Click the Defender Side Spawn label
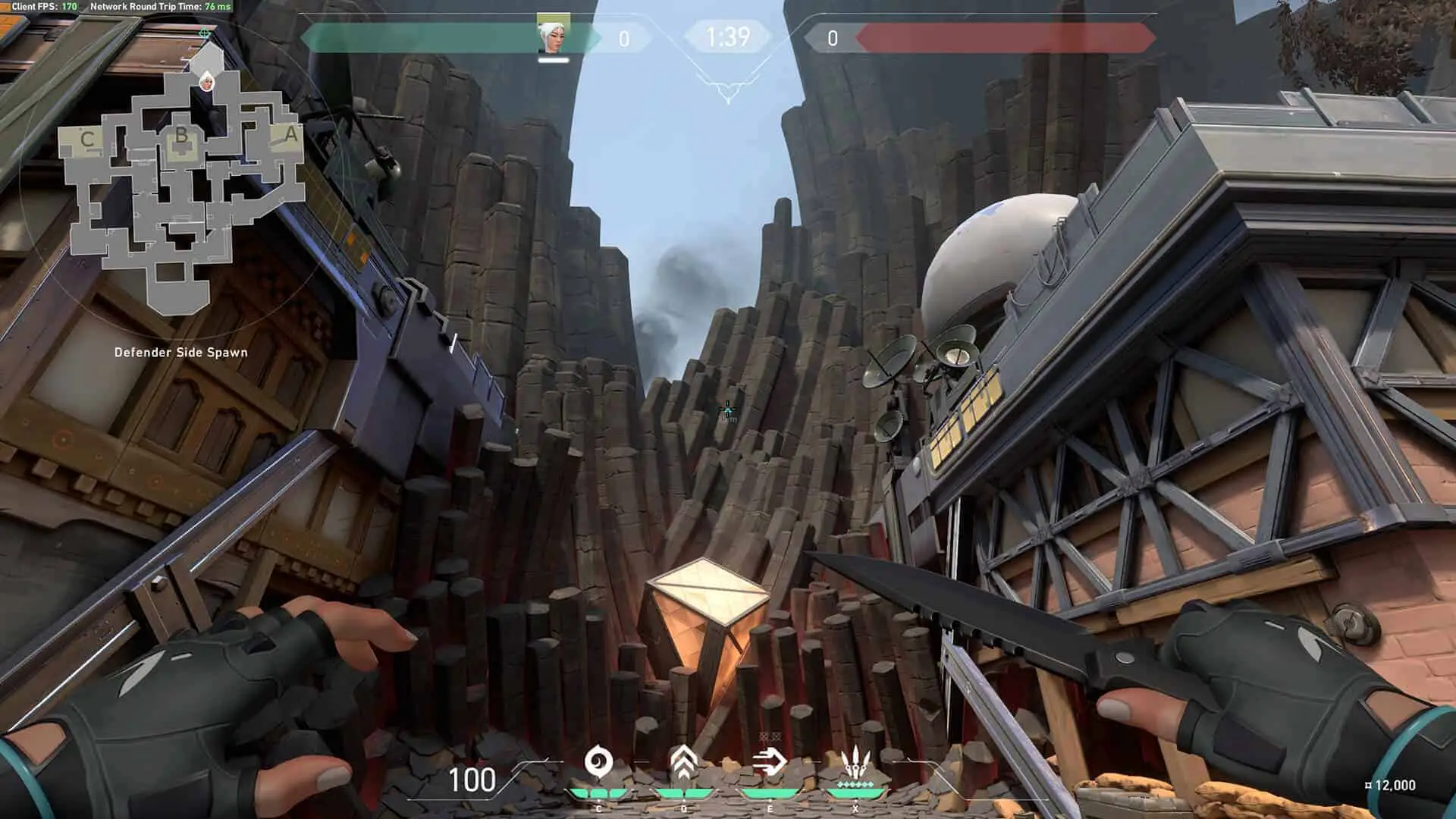1456x819 pixels. tap(182, 352)
